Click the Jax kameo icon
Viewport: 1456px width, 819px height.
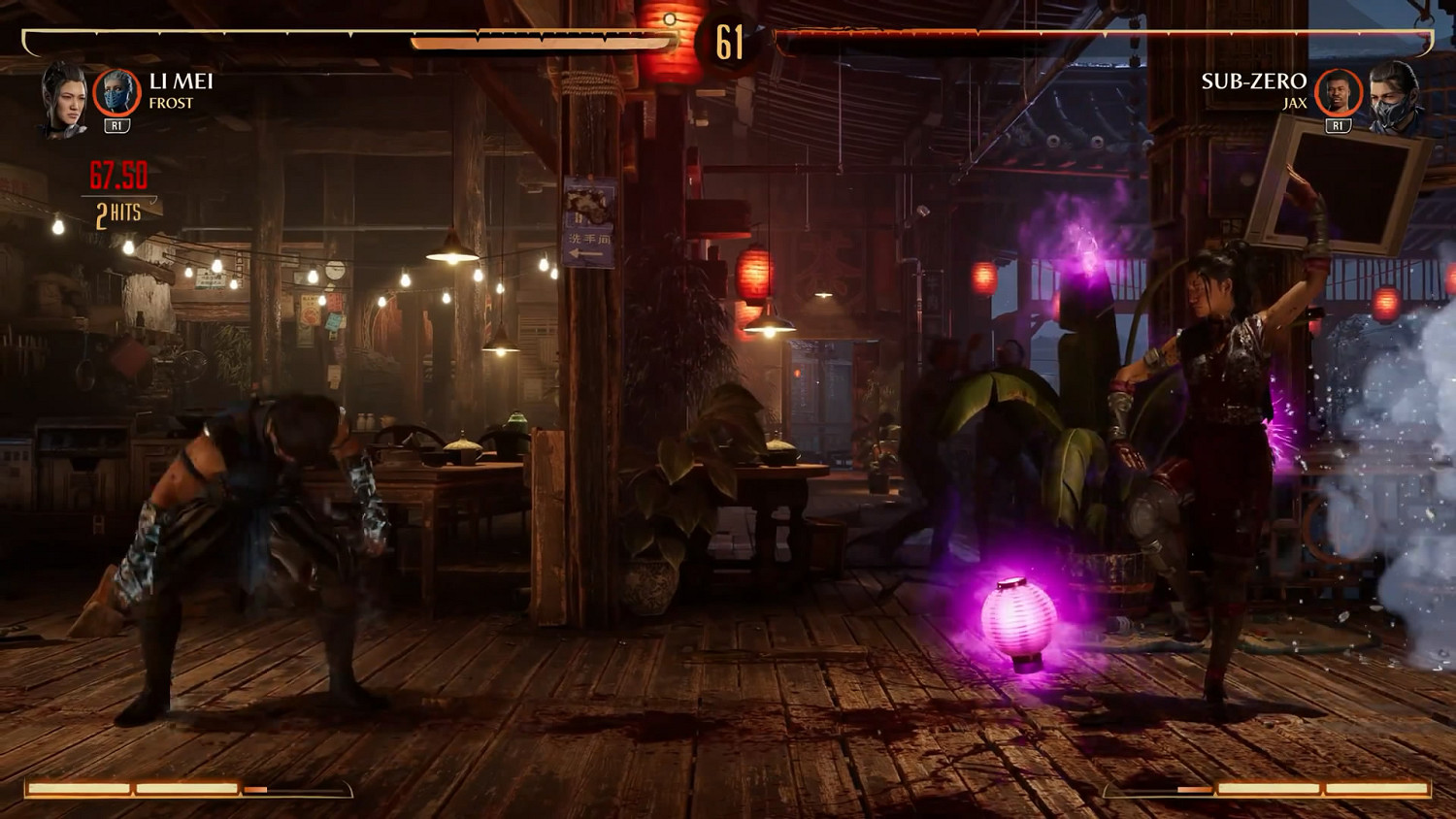(1339, 94)
